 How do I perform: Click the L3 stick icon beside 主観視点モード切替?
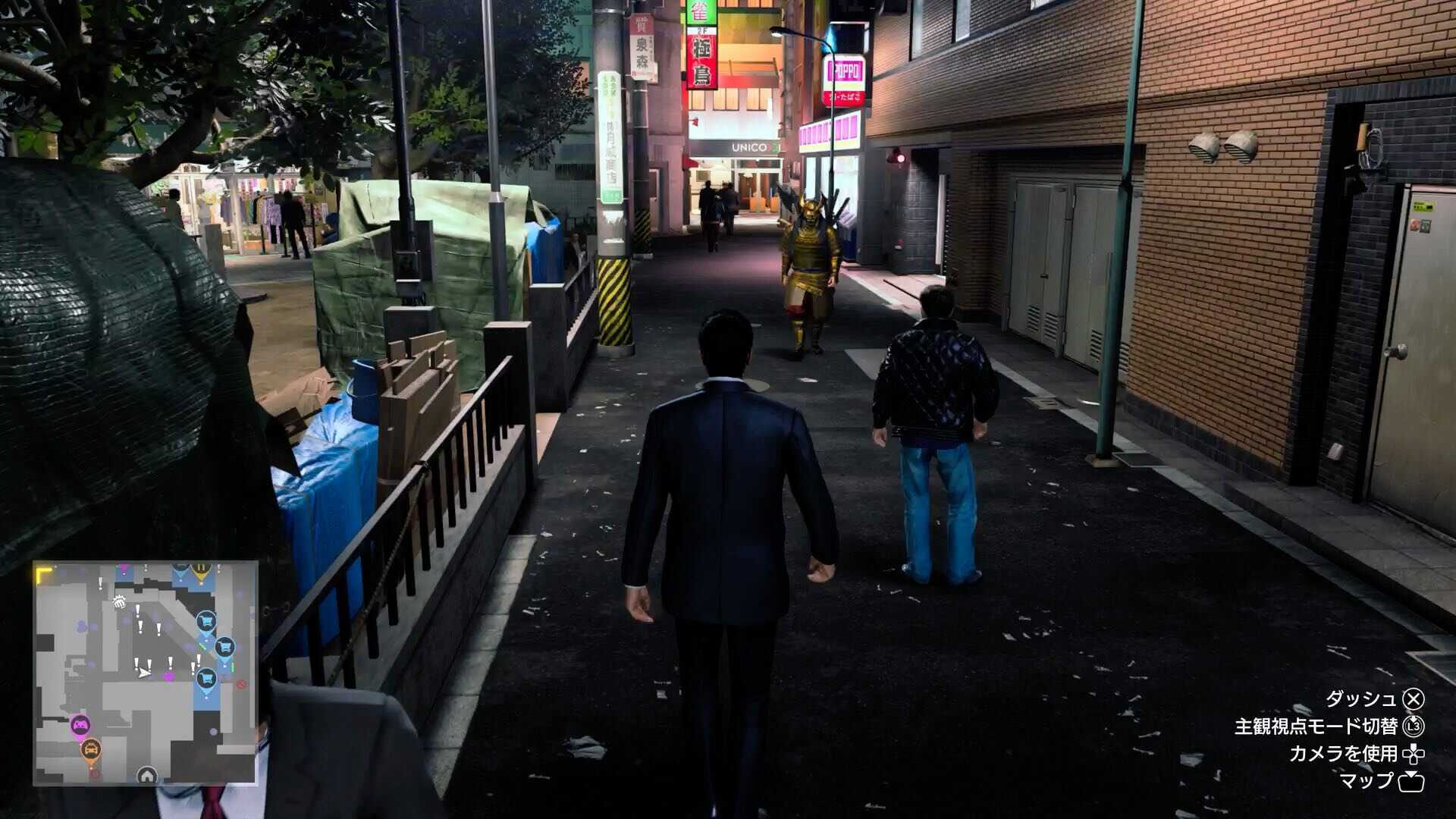coord(1414,726)
